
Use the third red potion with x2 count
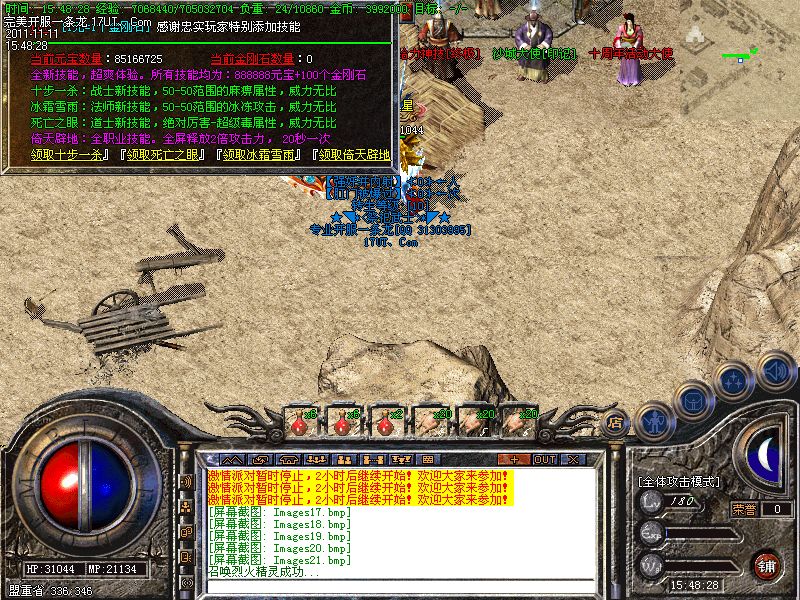(x=386, y=422)
